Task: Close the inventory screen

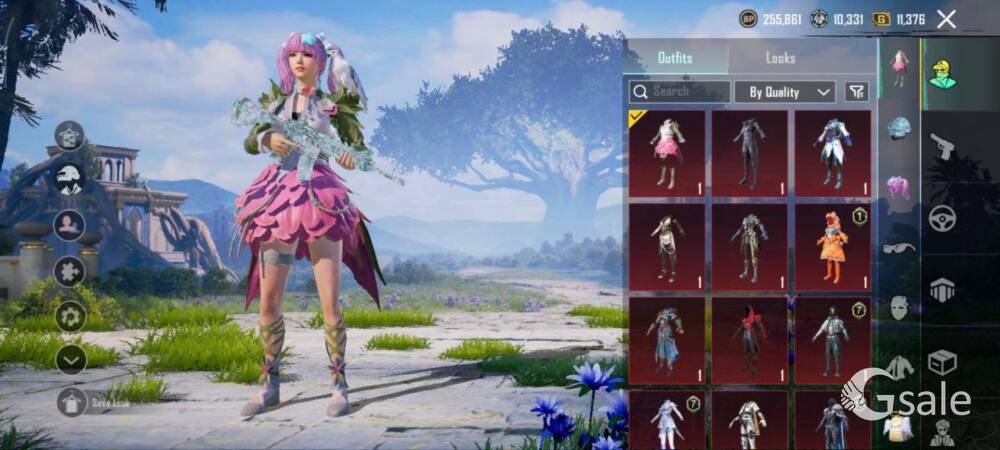Action: point(946,19)
